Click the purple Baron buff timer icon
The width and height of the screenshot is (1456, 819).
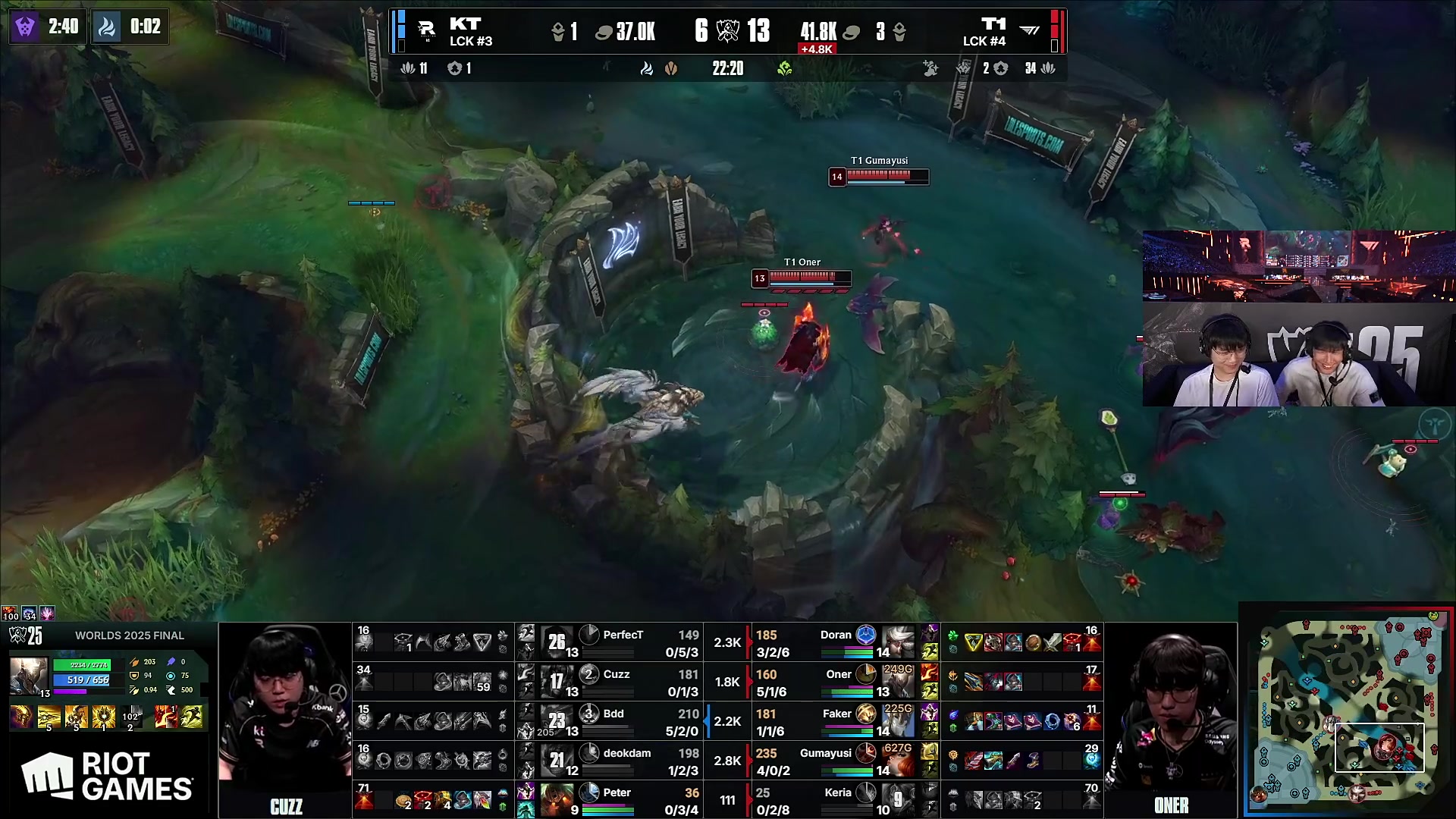25,27
